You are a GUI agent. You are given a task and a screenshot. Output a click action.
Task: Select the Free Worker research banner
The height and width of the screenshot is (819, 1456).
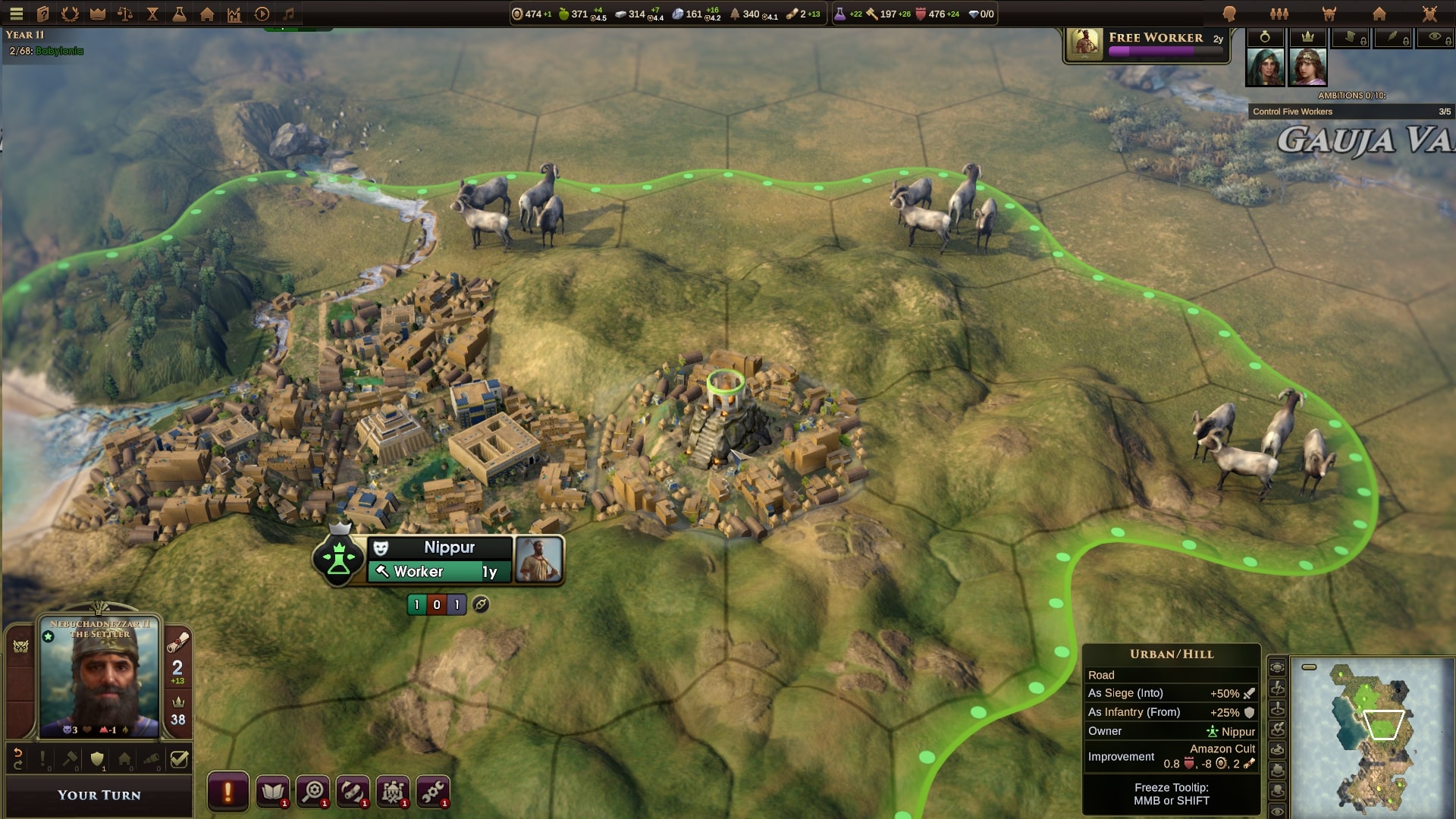pyautogui.click(x=1146, y=45)
